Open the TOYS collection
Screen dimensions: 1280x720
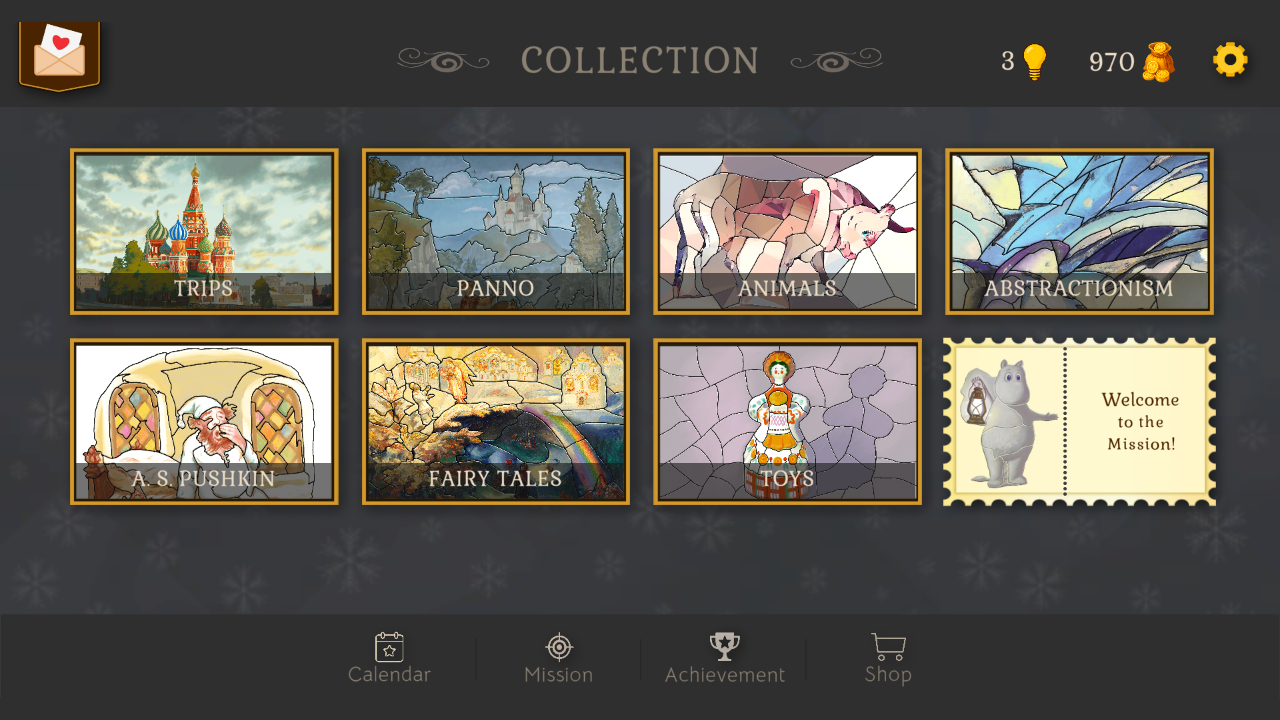point(787,421)
